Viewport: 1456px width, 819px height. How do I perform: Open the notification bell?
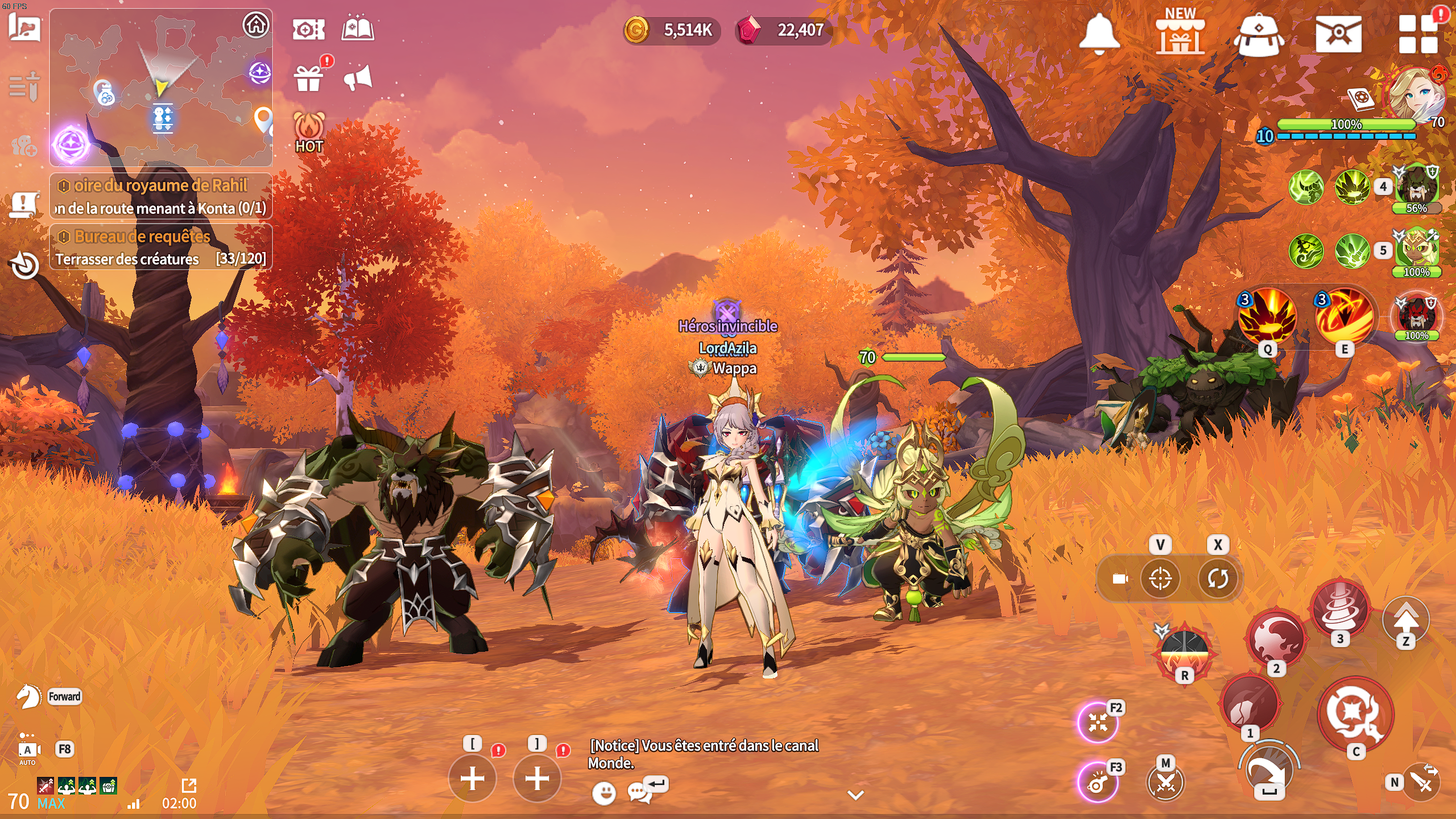pyautogui.click(x=1099, y=33)
